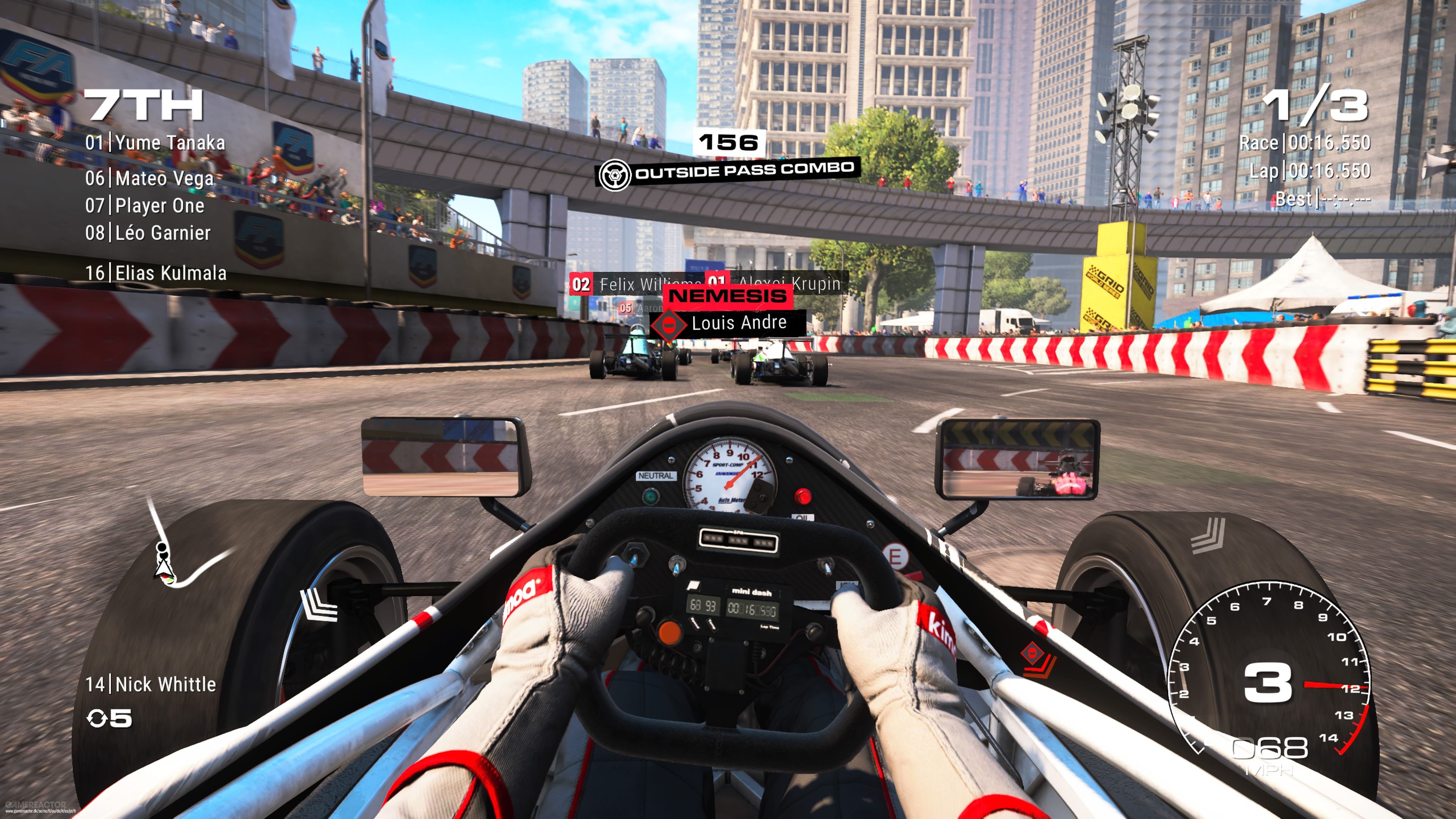Pick Elias Kulmala's row in the standings
The width and height of the screenshot is (1456, 819).
coord(156,273)
